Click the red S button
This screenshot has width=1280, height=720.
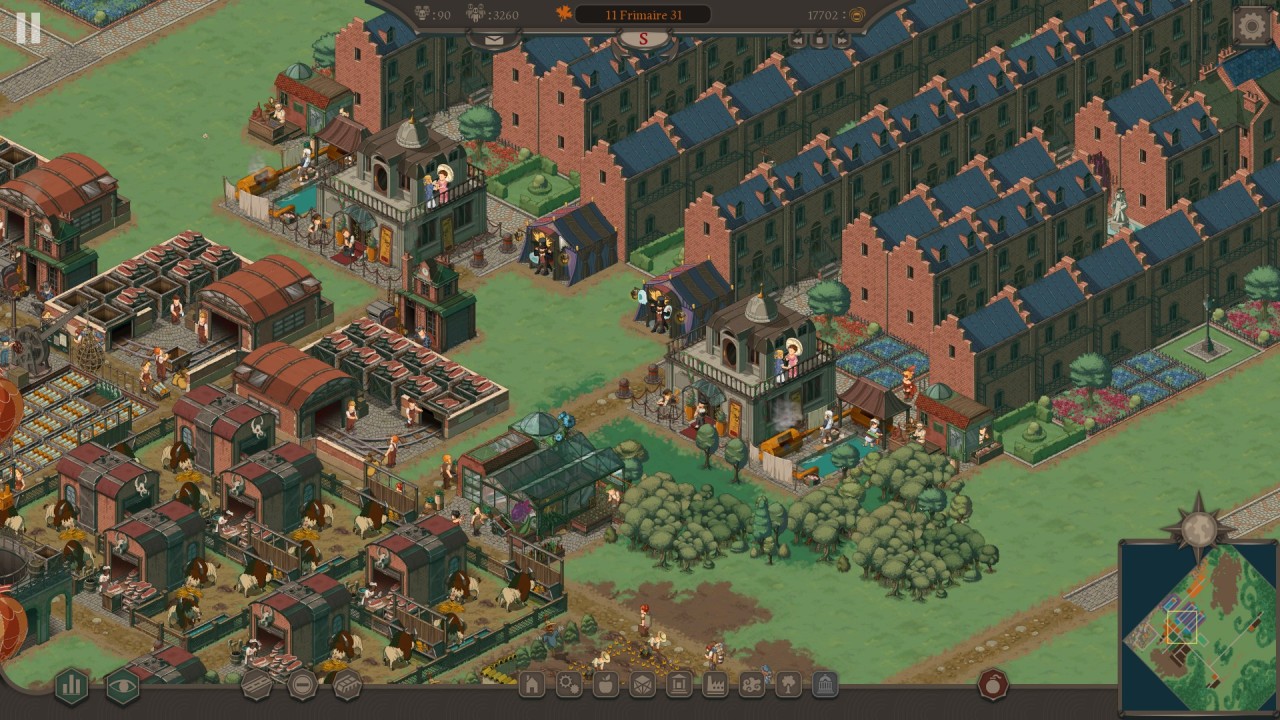pyautogui.click(x=644, y=39)
